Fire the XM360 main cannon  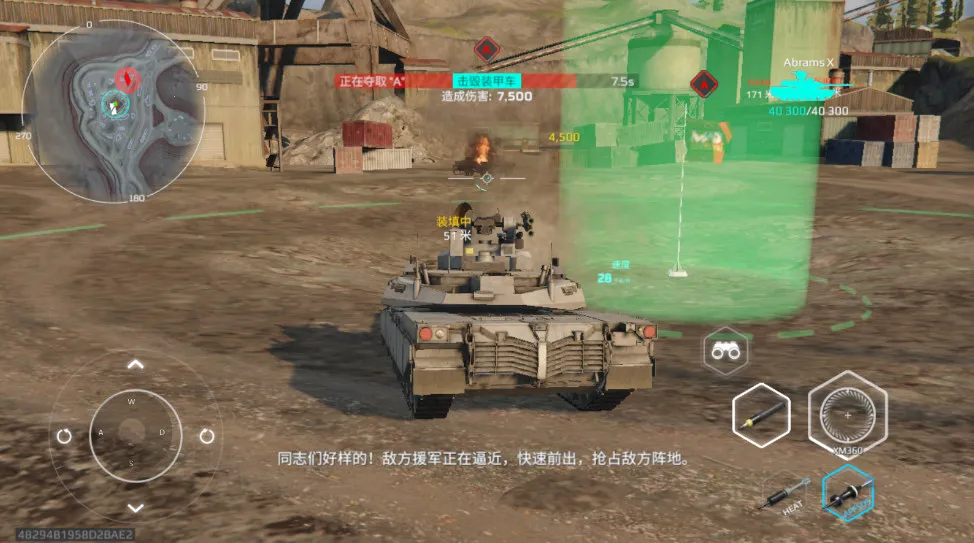click(x=847, y=412)
